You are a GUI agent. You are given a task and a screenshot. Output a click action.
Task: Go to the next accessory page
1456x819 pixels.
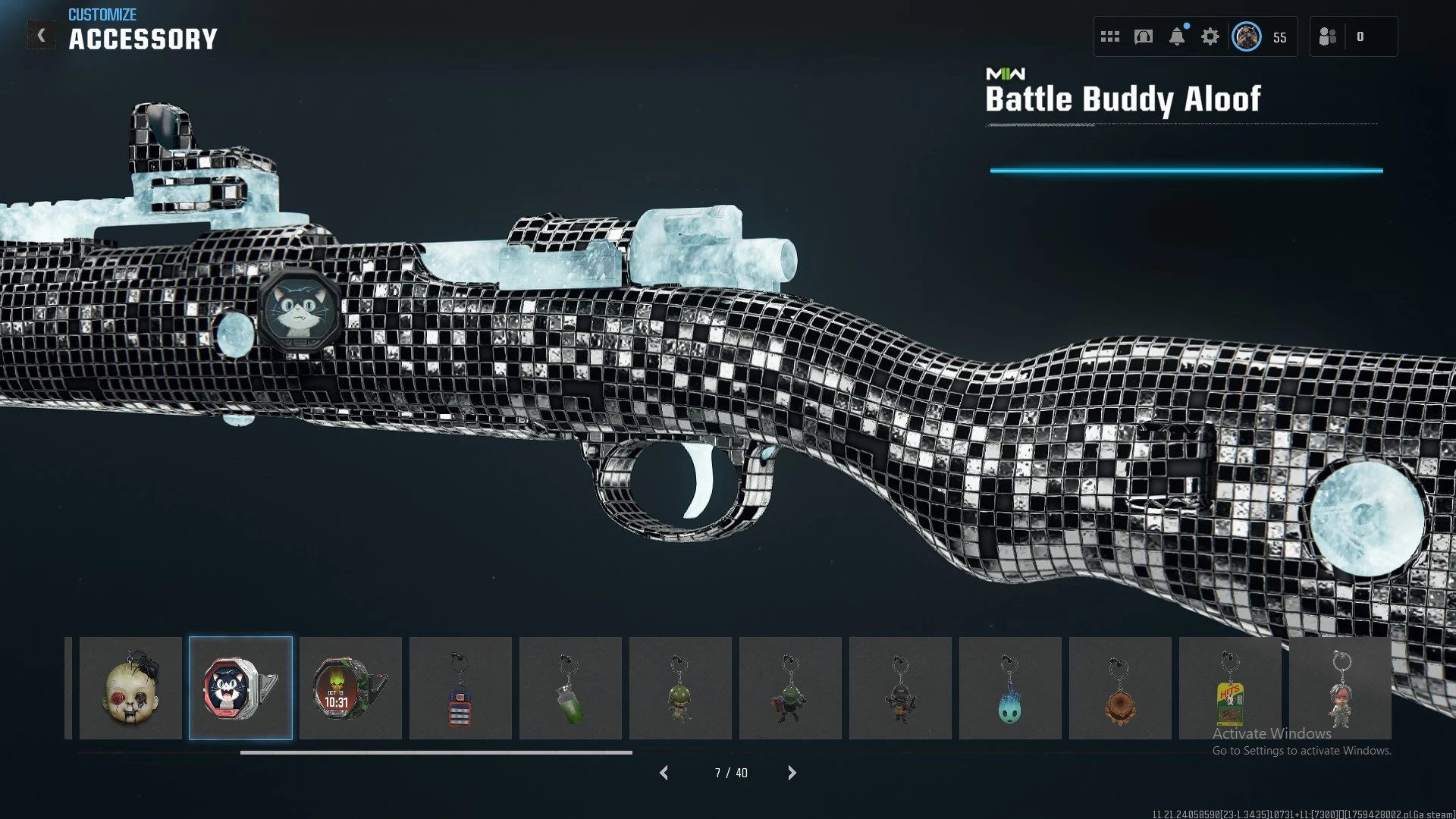click(x=792, y=773)
